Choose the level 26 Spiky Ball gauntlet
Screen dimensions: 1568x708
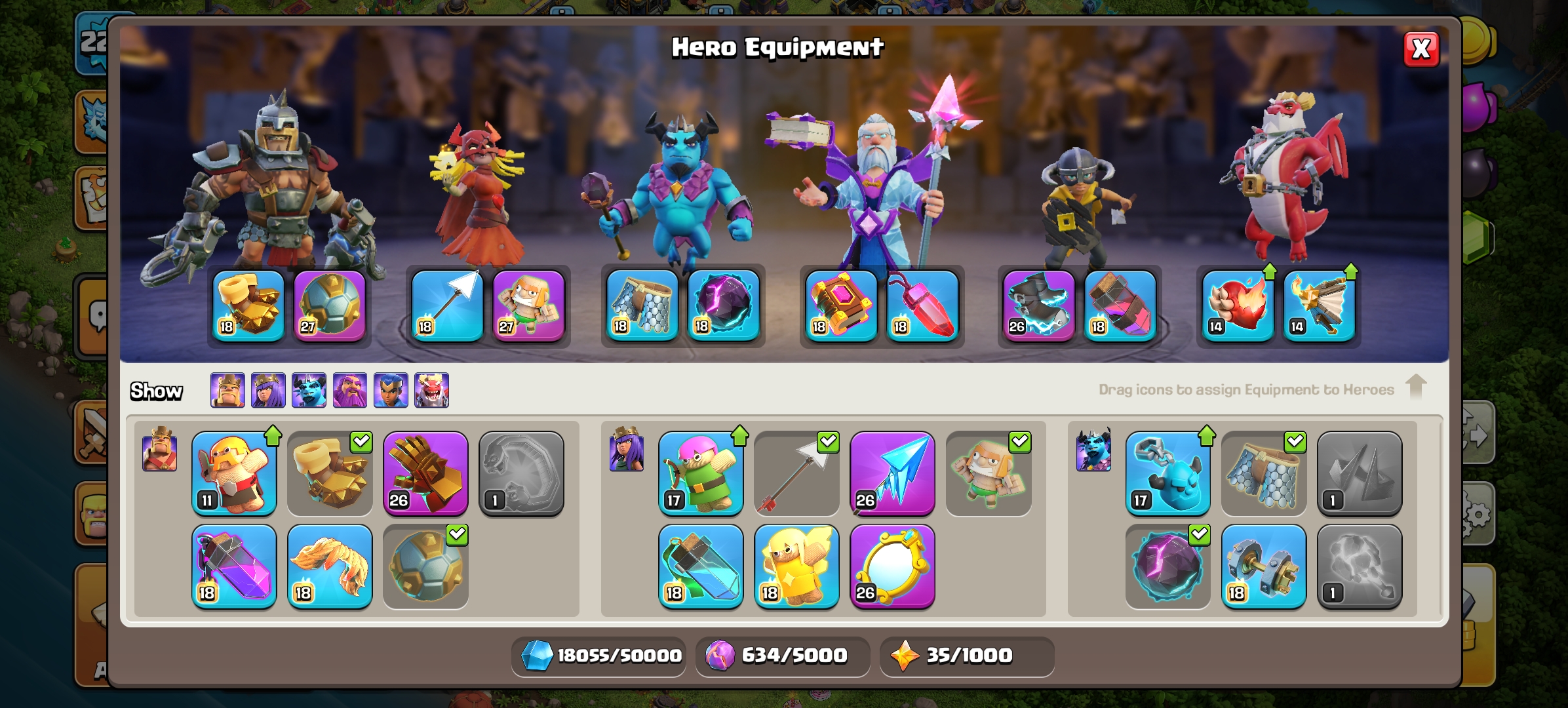(x=425, y=473)
